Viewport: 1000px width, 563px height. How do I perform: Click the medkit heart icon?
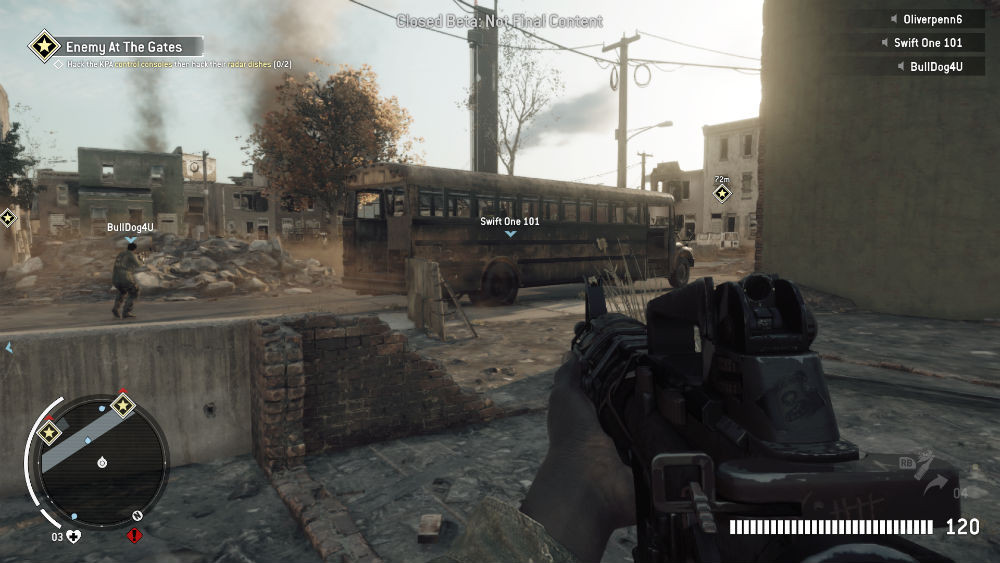point(73,536)
